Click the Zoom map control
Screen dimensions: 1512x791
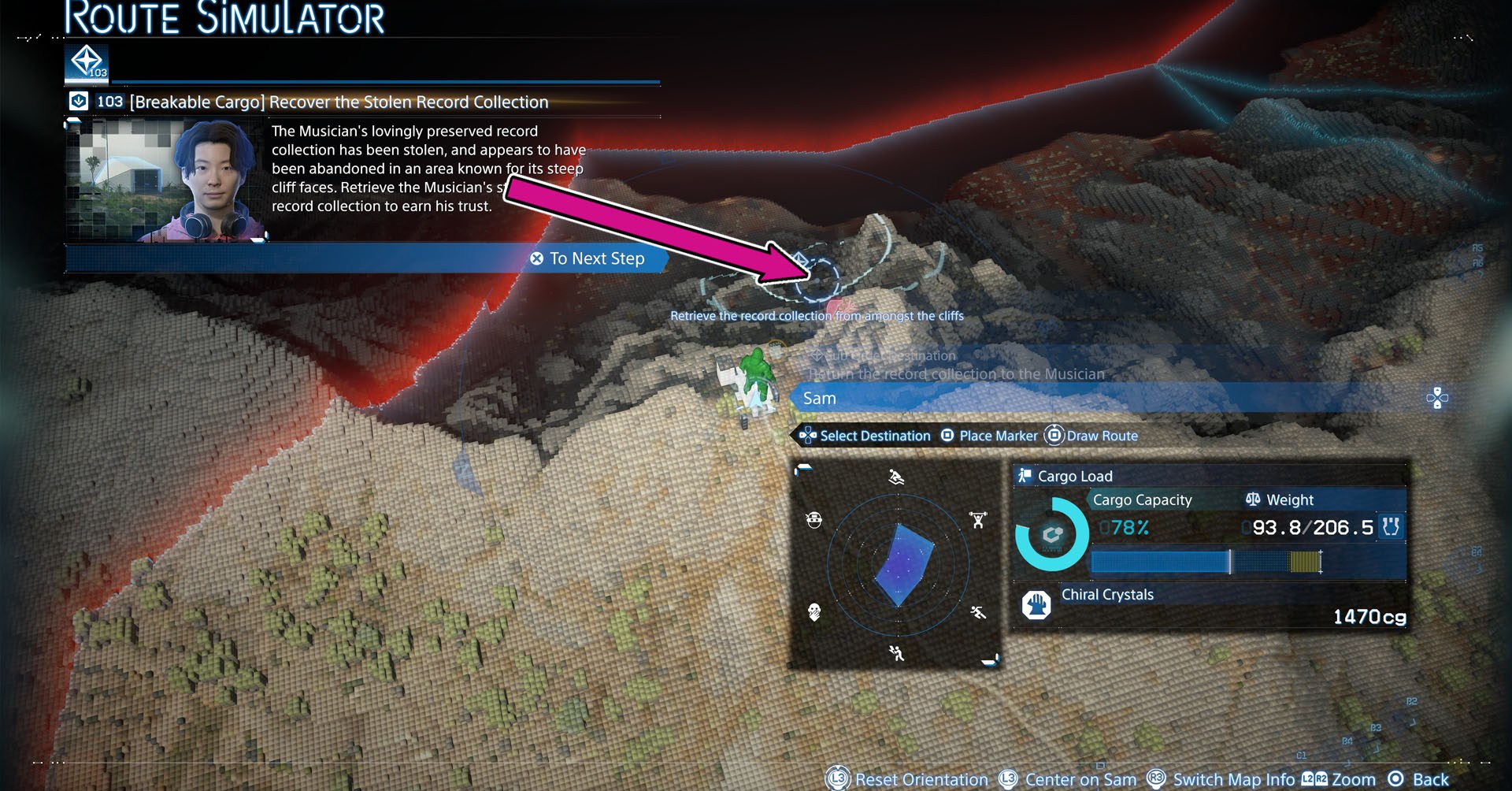1339,779
